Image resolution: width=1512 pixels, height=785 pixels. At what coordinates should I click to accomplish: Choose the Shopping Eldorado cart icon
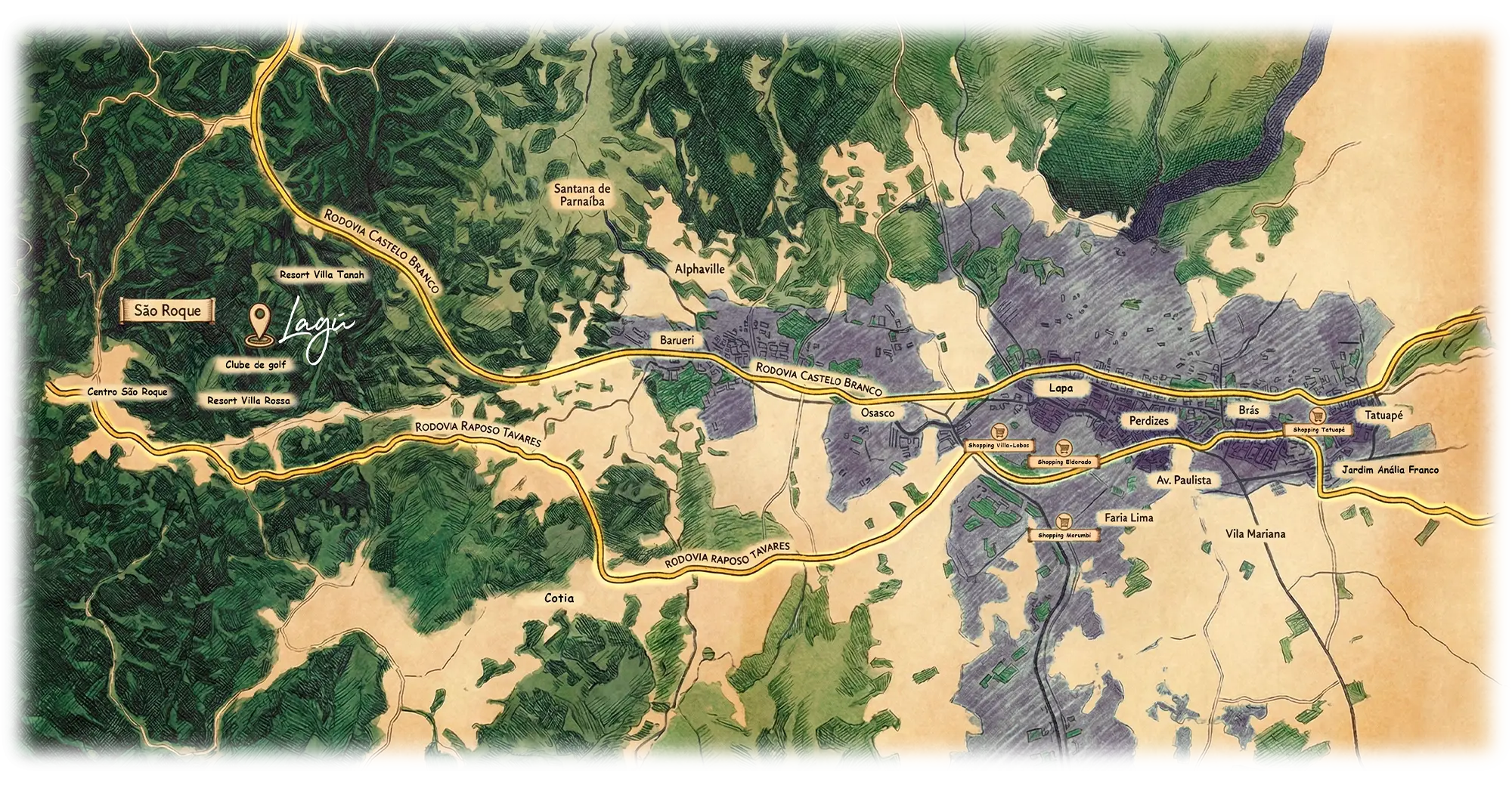tap(1063, 447)
